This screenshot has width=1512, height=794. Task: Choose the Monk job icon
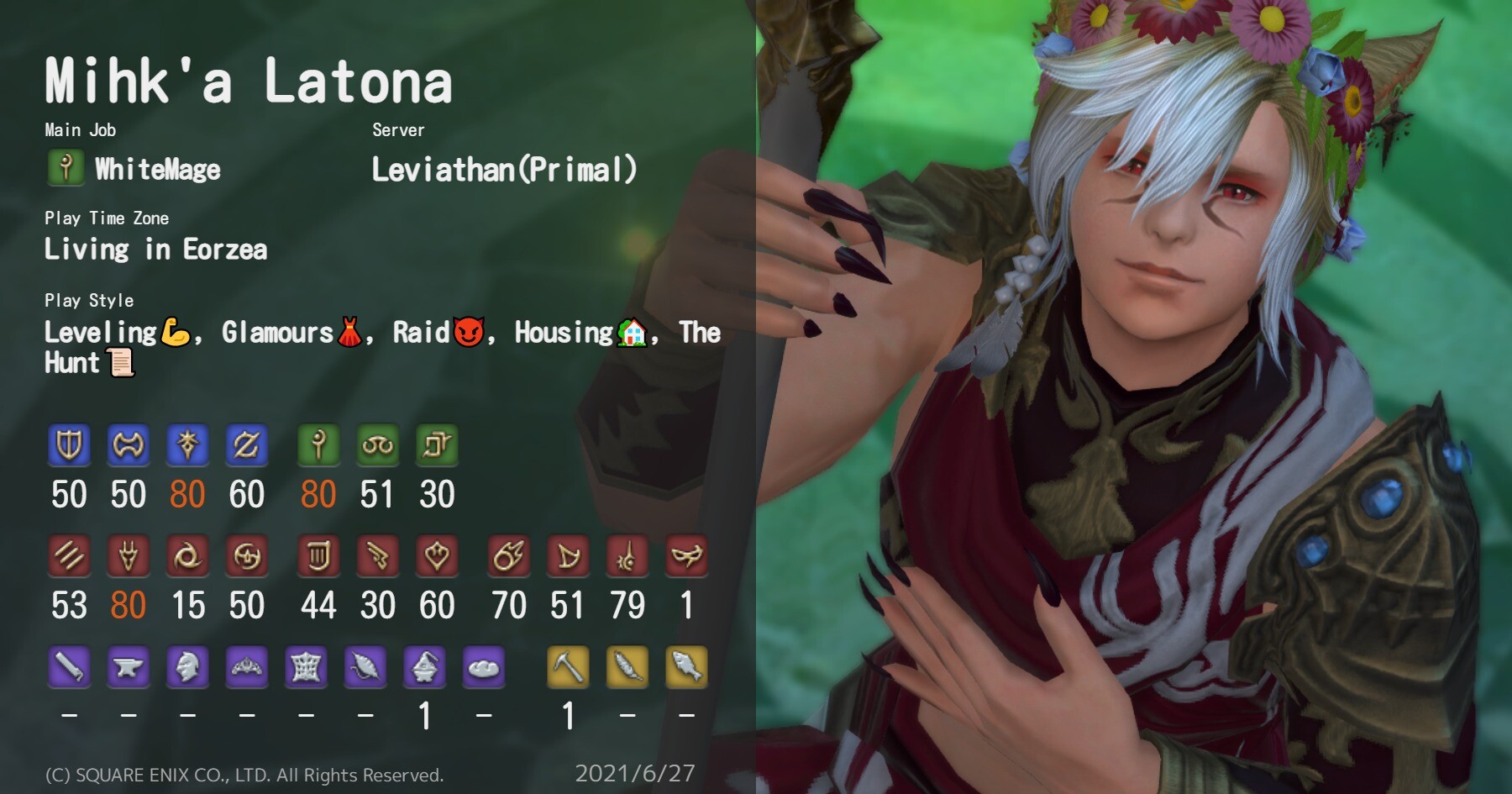tap(69, 556)
